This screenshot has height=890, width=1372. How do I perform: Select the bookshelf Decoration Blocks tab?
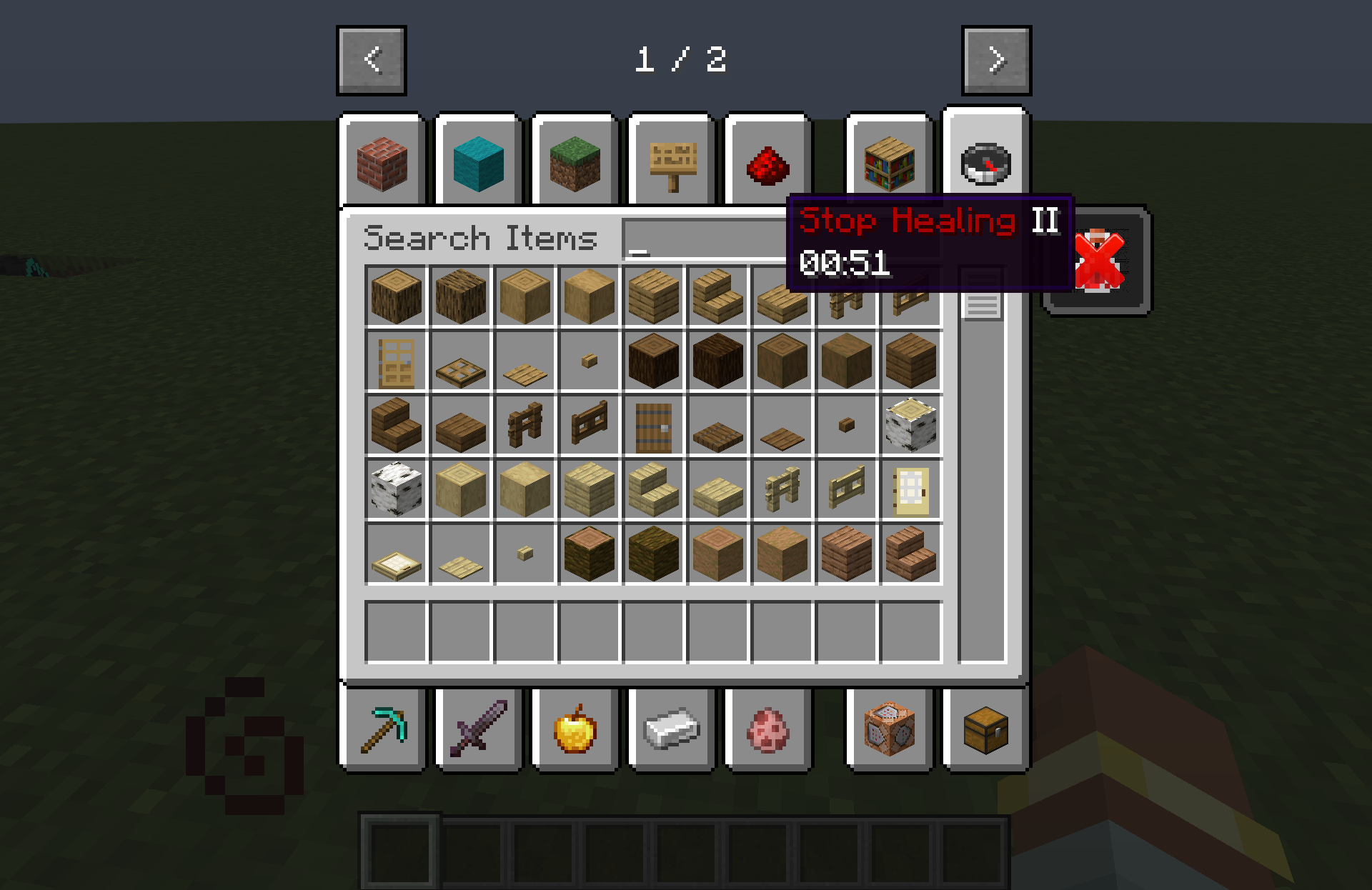coord(890,163)
